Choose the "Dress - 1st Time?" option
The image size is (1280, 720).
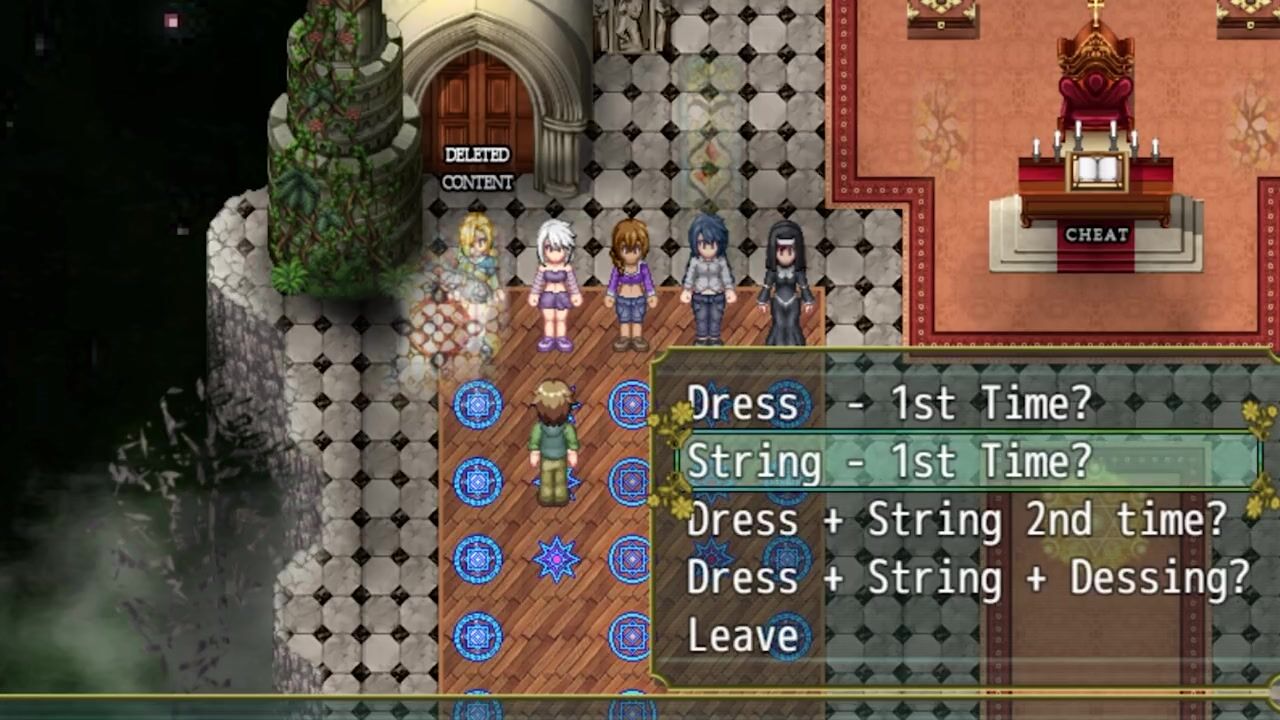(x=889, y=404)
